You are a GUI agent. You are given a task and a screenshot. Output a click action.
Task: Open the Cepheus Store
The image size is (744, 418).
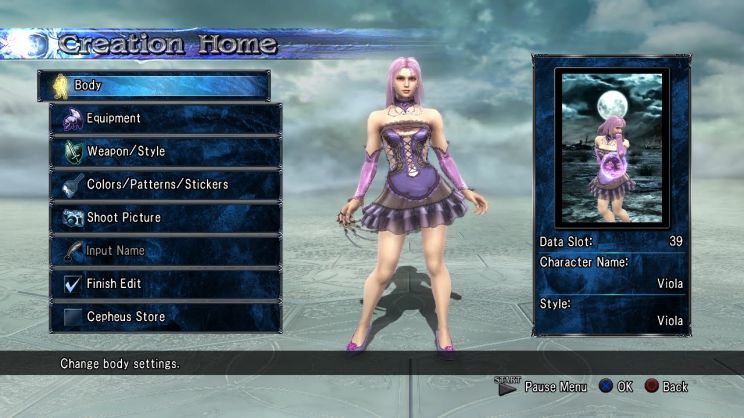165,317
